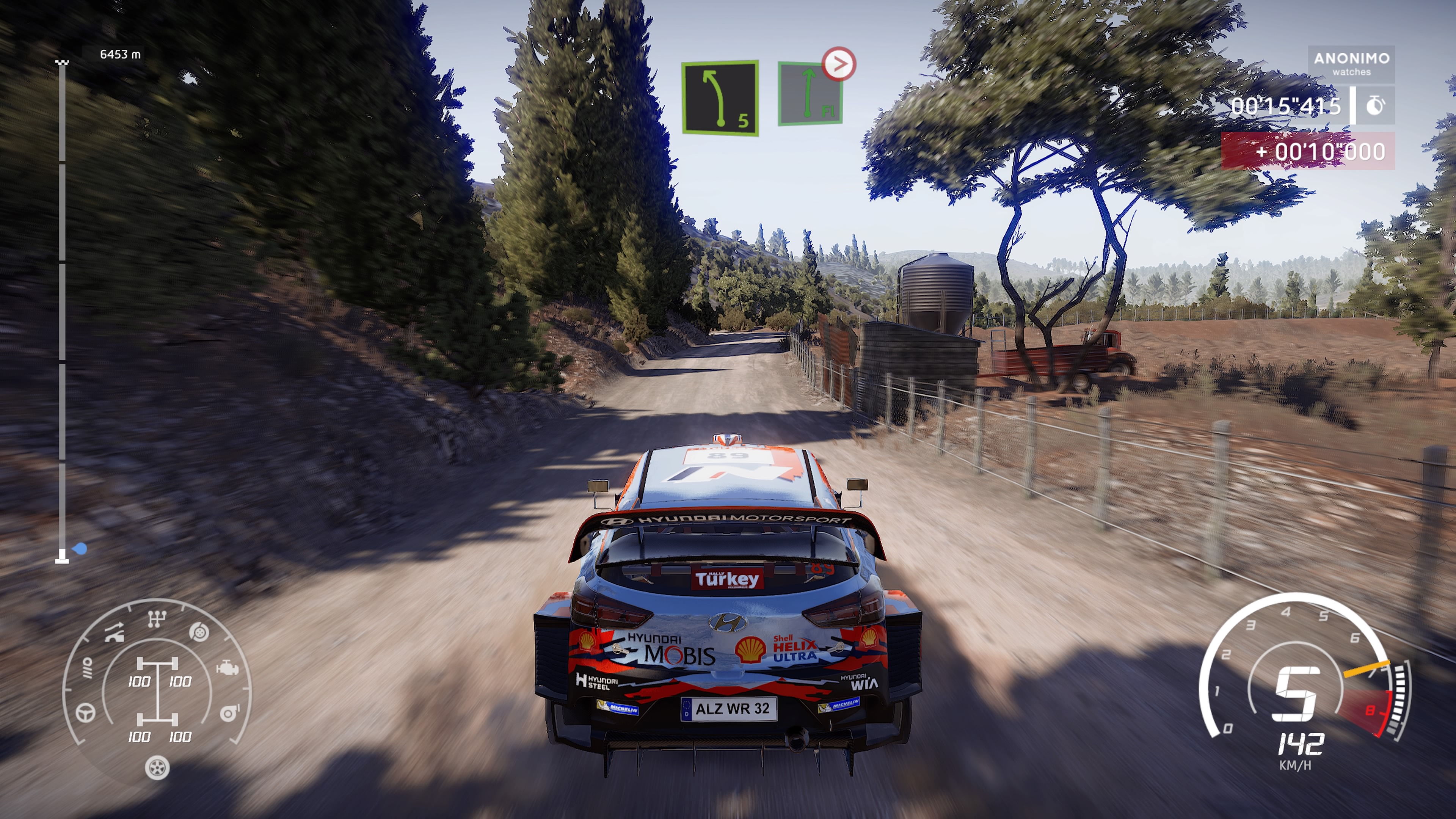Click the gearbox damage icon
This screenshot has height=819, width=1456.
(157, 619)
